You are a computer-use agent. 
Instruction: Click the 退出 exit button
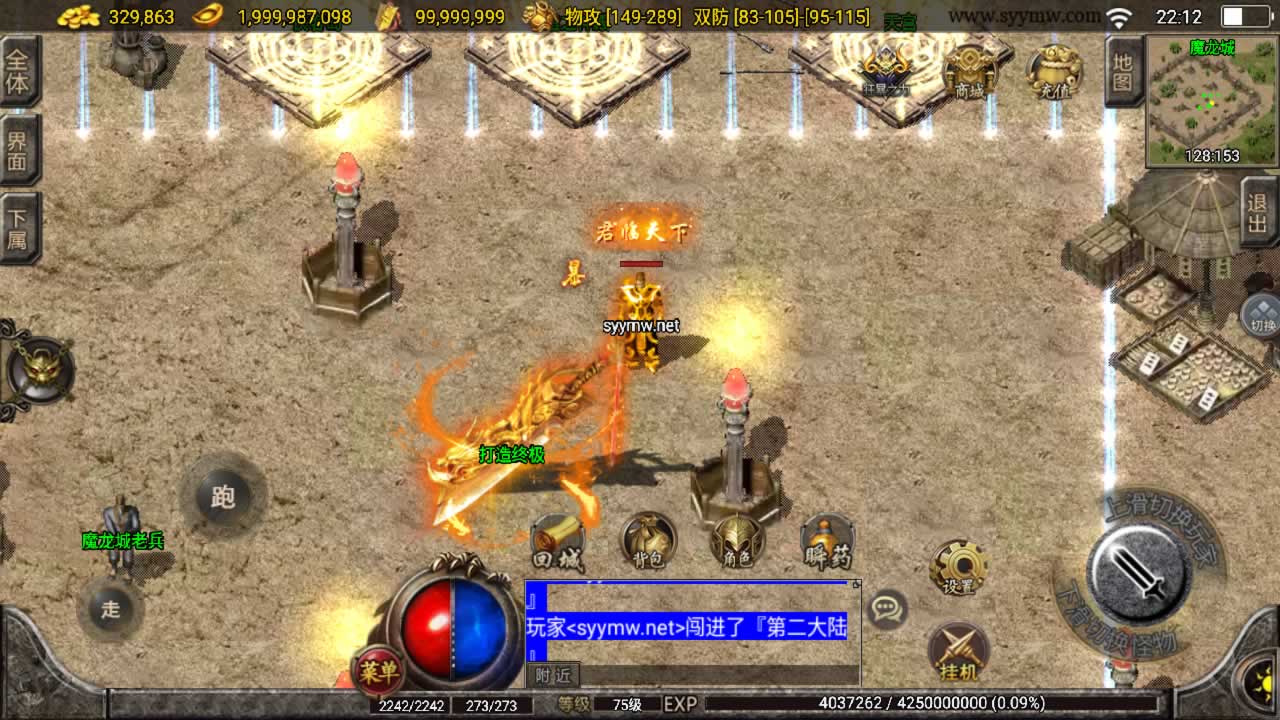click(1258, 213)
